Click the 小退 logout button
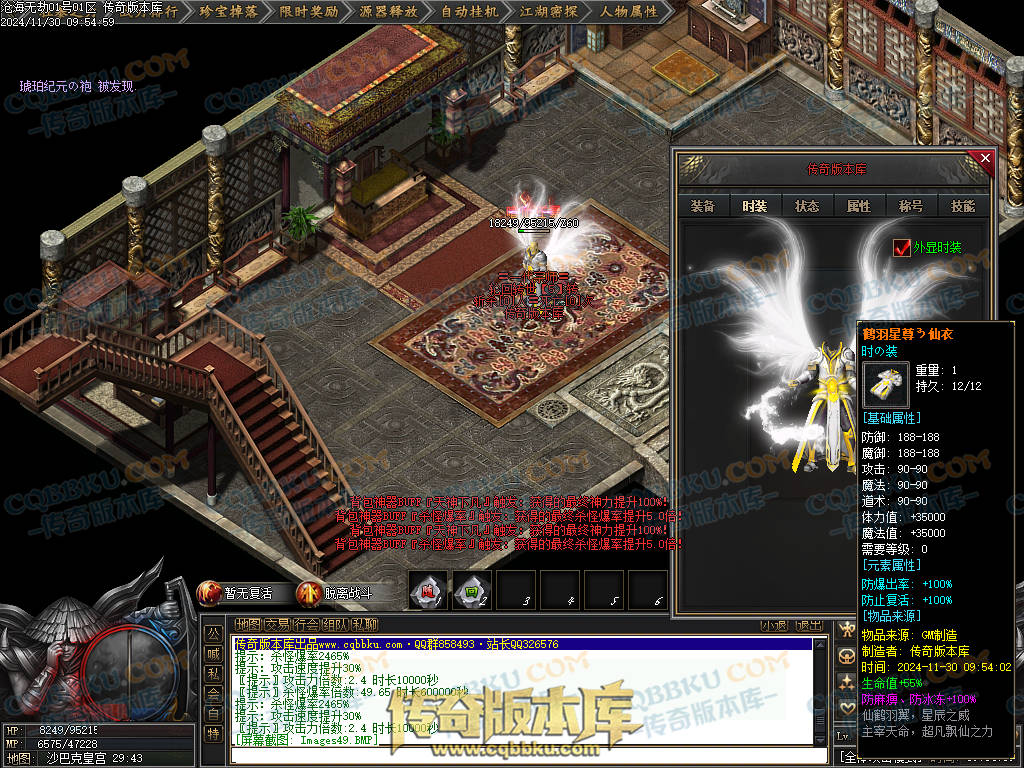 click(x=773, y=626)
